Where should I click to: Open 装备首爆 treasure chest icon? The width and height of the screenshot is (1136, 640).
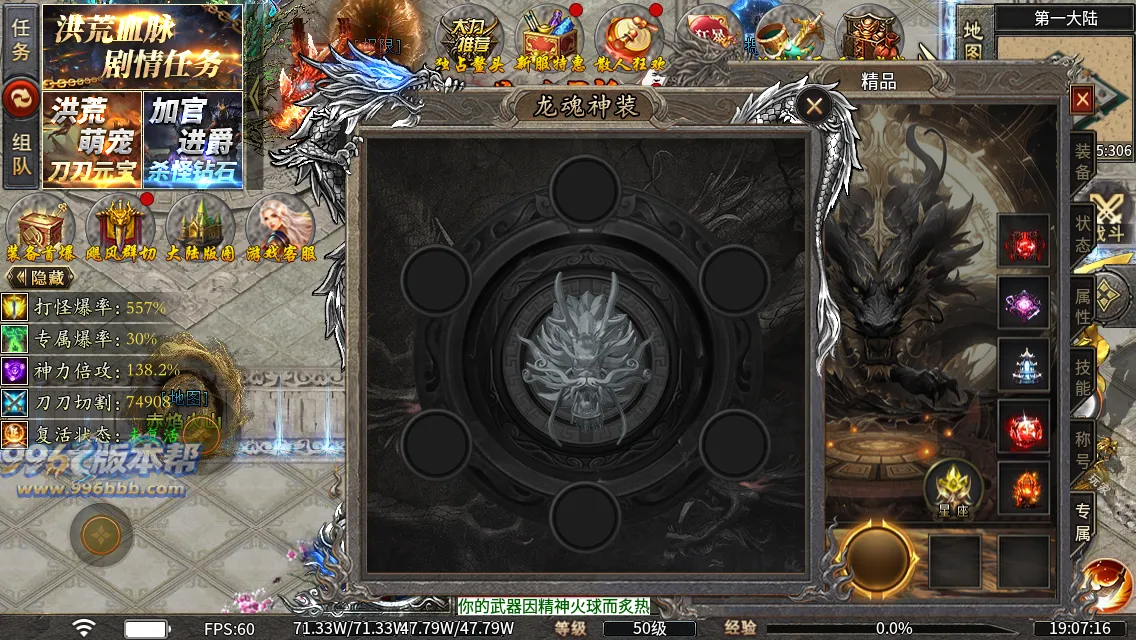(x=40, y=228)
